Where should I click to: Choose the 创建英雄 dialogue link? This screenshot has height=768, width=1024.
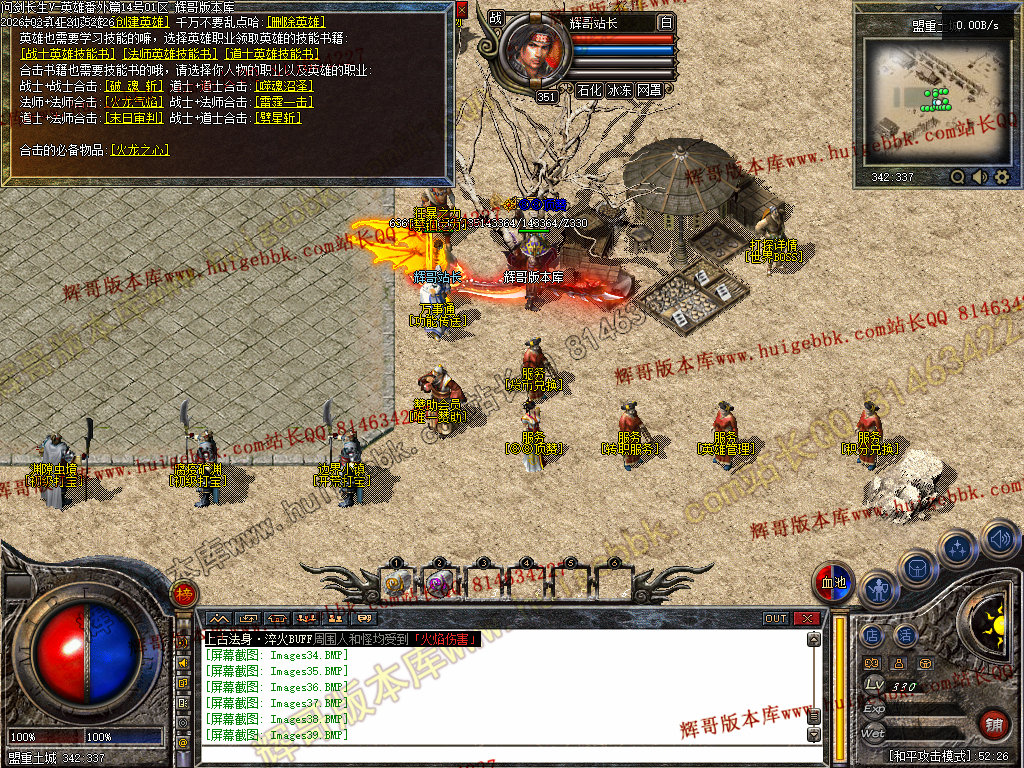(140, 21)
